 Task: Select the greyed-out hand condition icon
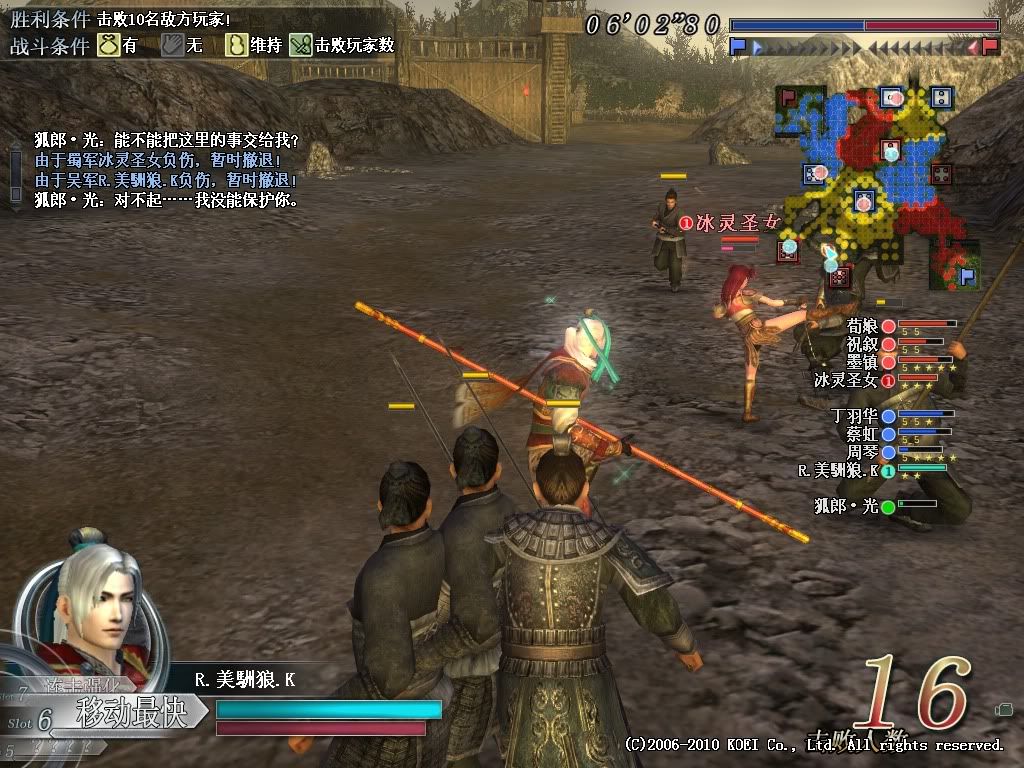tap(172, 45)
